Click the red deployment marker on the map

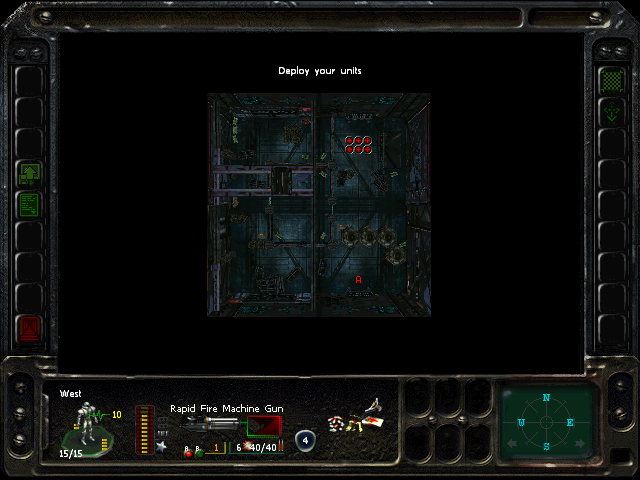[358, 280]
